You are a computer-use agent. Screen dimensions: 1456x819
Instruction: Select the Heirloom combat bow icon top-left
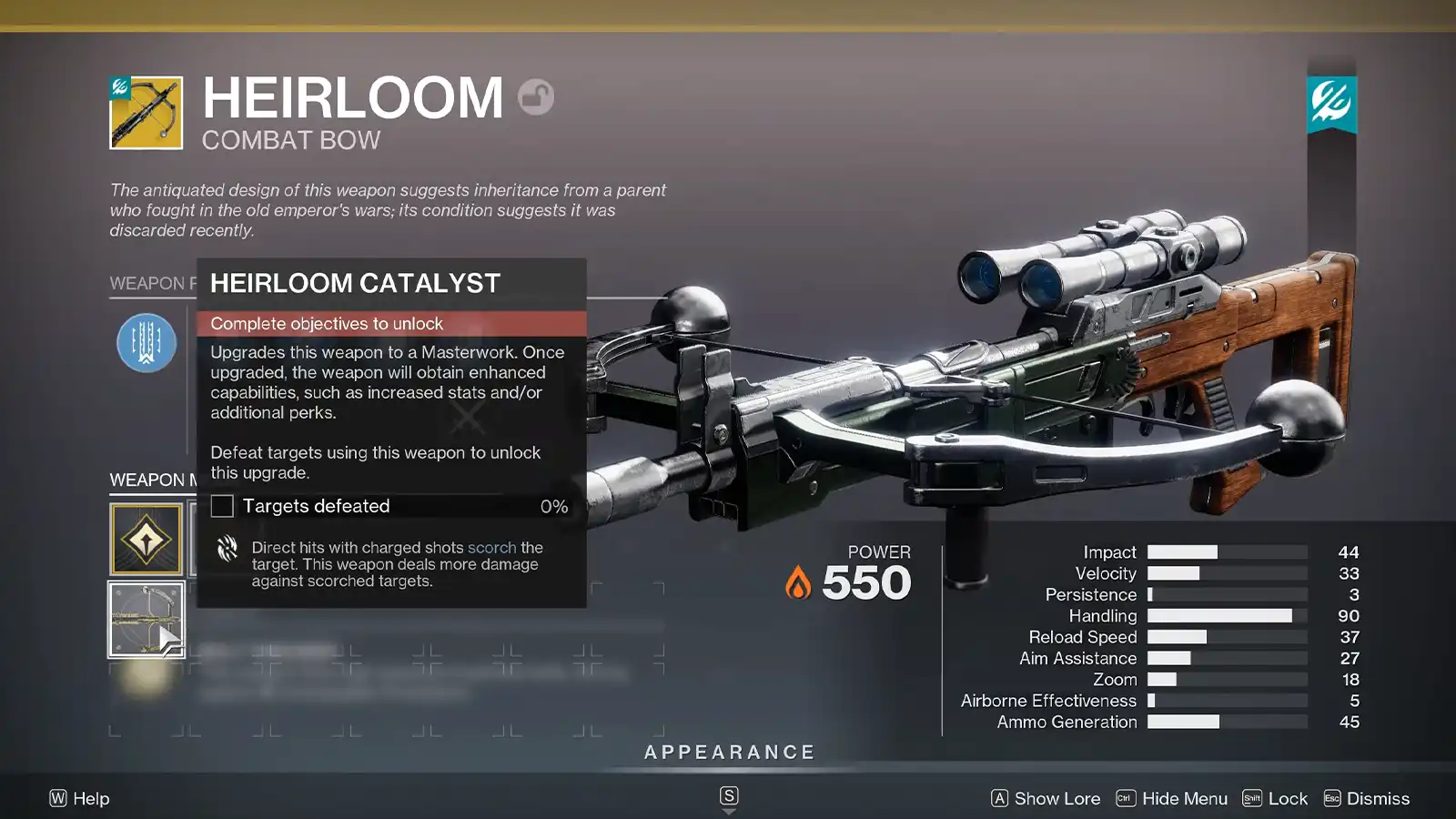(x=146, y=111)
